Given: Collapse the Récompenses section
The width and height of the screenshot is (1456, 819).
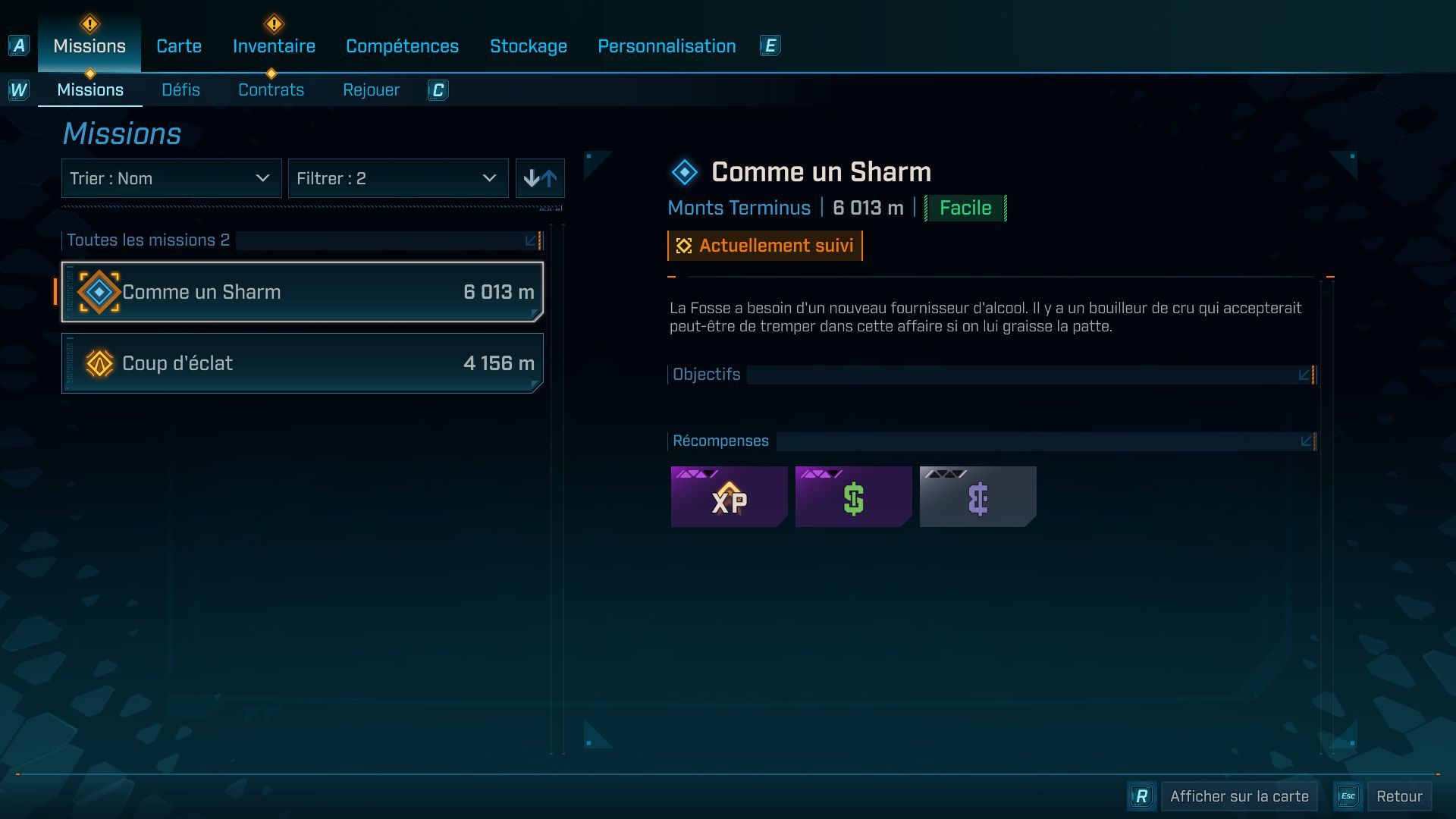Looking at the screenshot, I should click(1306, 440).
